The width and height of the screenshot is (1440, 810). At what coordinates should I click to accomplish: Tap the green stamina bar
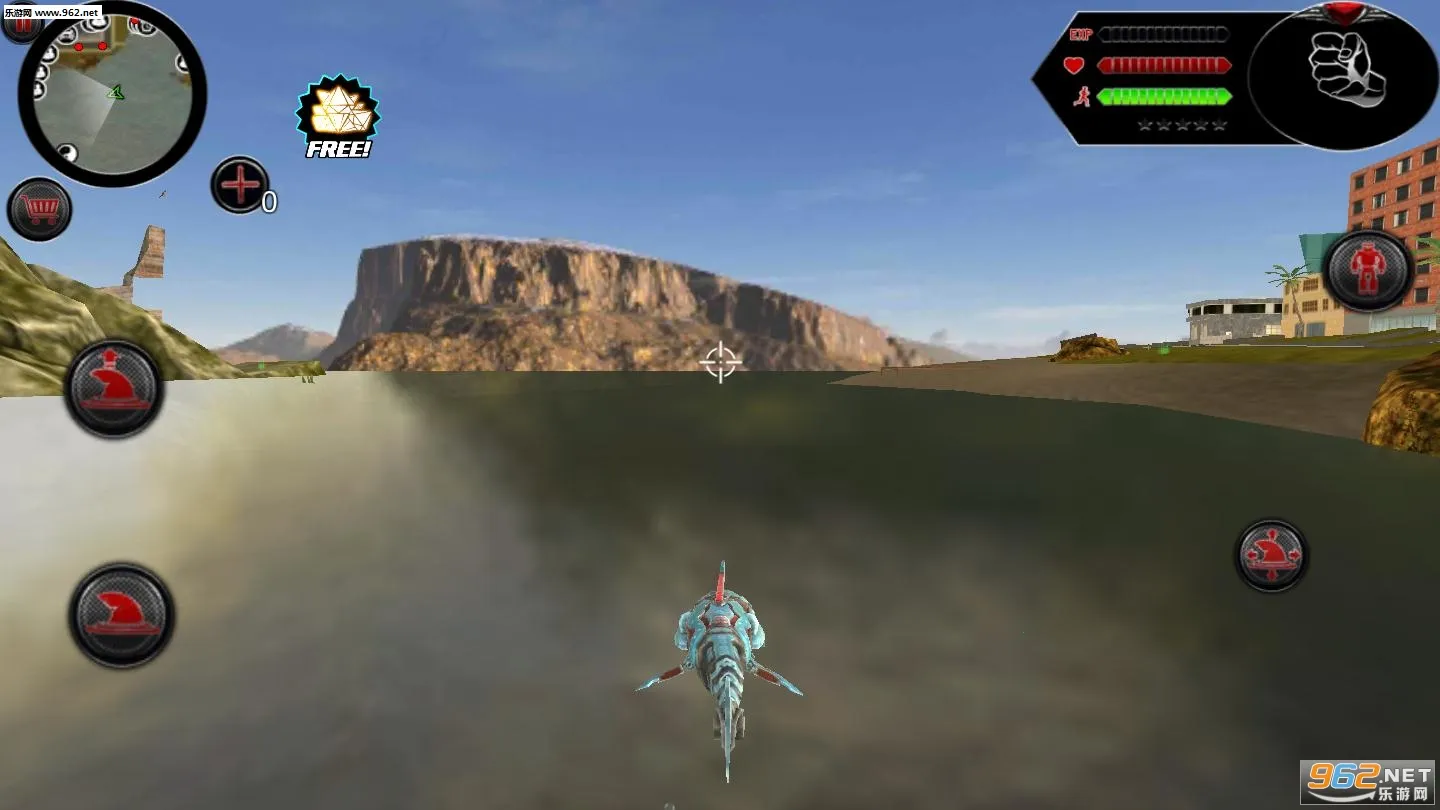(1163, 97)
